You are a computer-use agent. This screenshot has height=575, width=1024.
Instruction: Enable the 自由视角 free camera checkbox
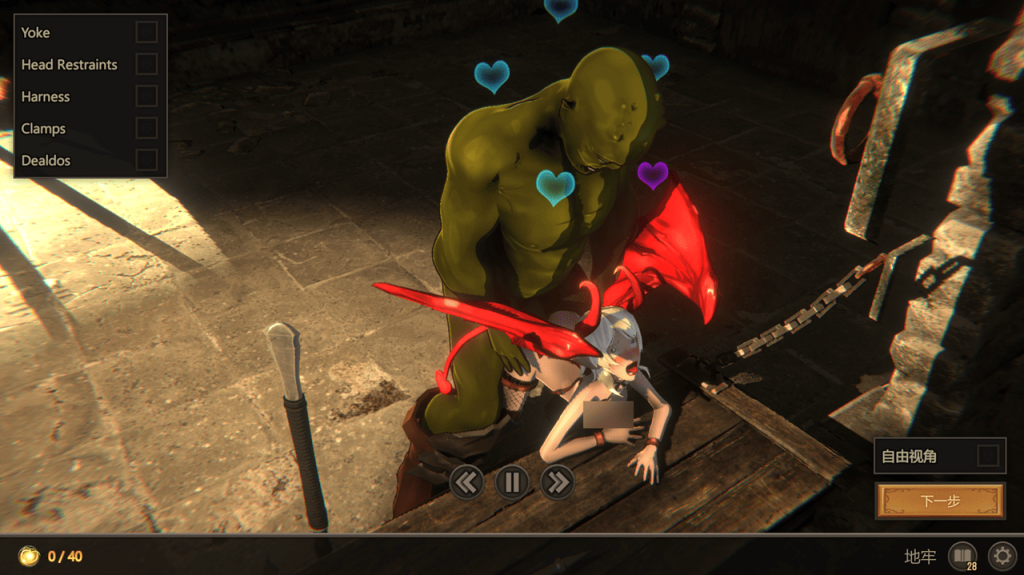[987, 456]
